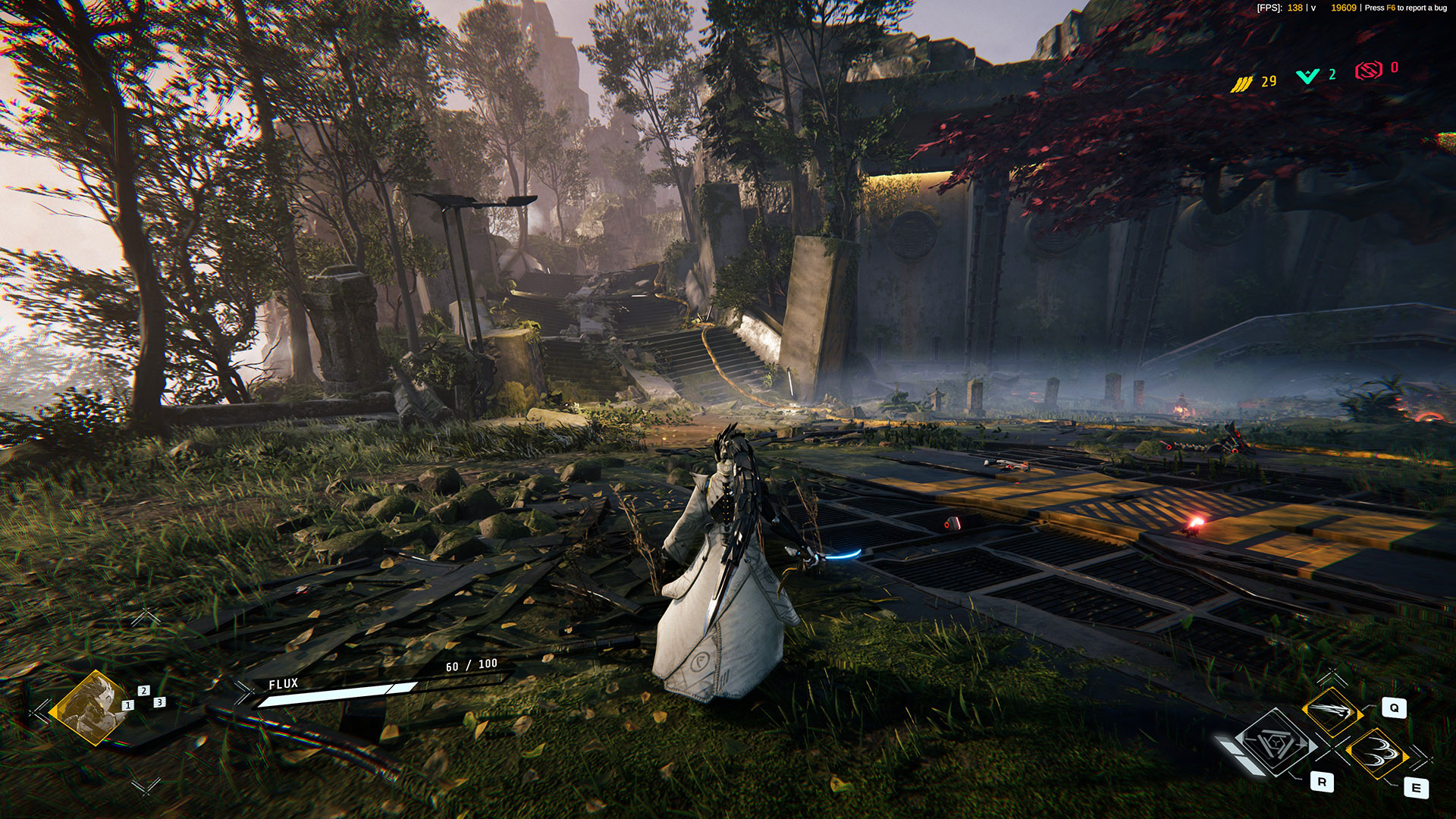1456x819 pixels.
Task: Use the gray hexagon ultimate ability
Action: click(x=1277, y=744)
